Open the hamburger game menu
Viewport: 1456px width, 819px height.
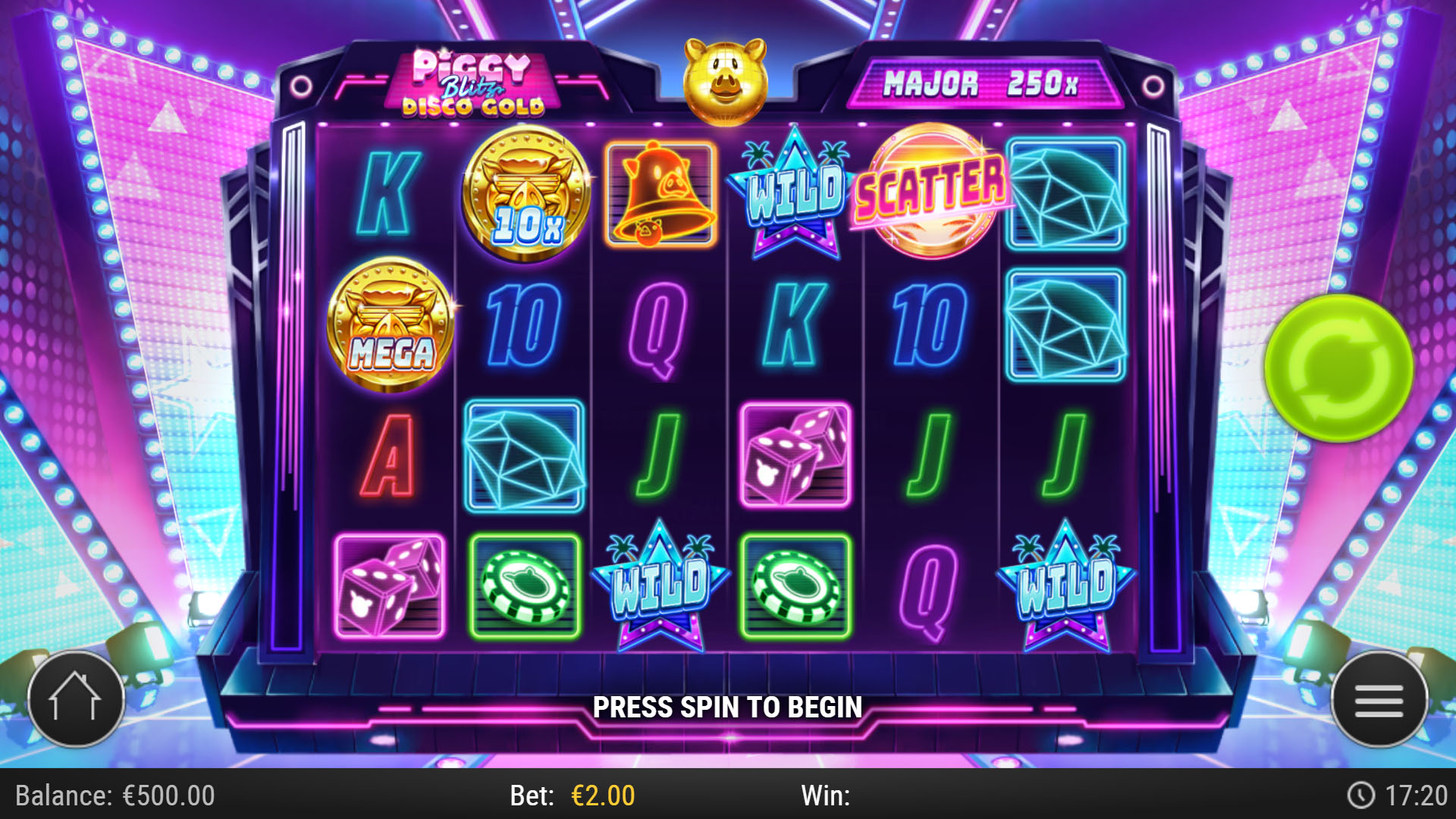[x=1379, y=699]
